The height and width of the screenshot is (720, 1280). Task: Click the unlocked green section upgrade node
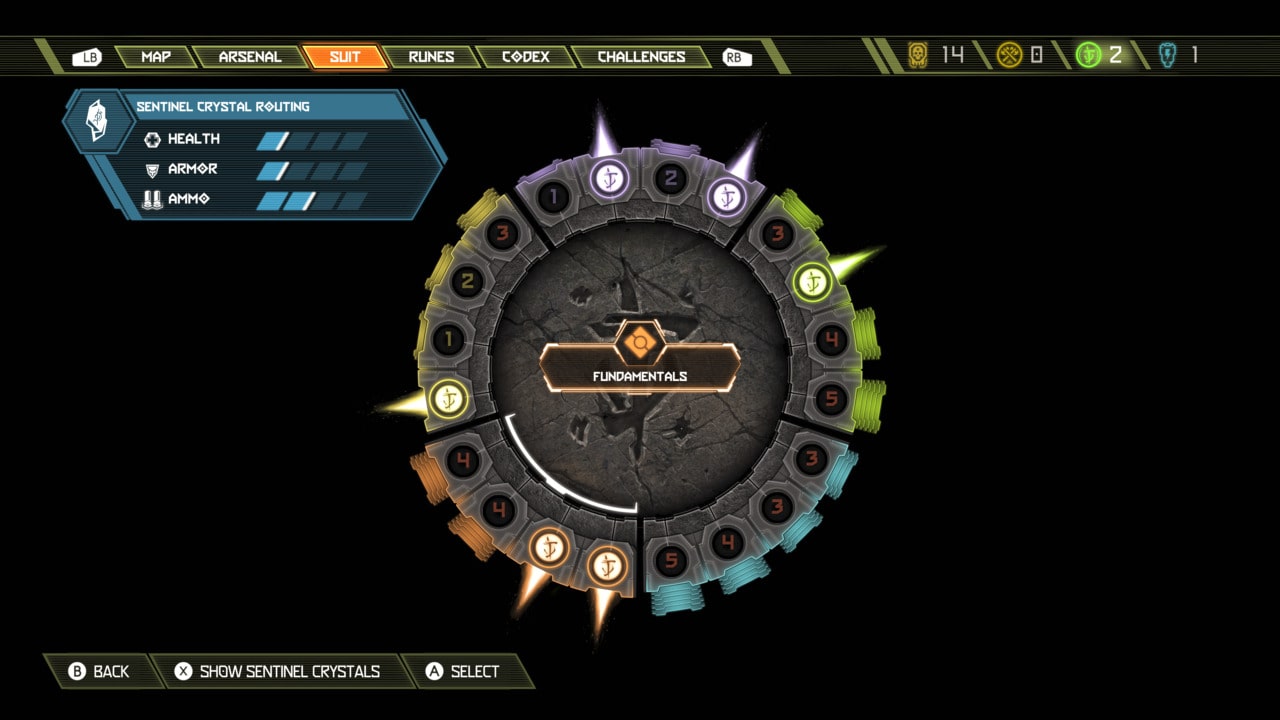tap(812, 282)
